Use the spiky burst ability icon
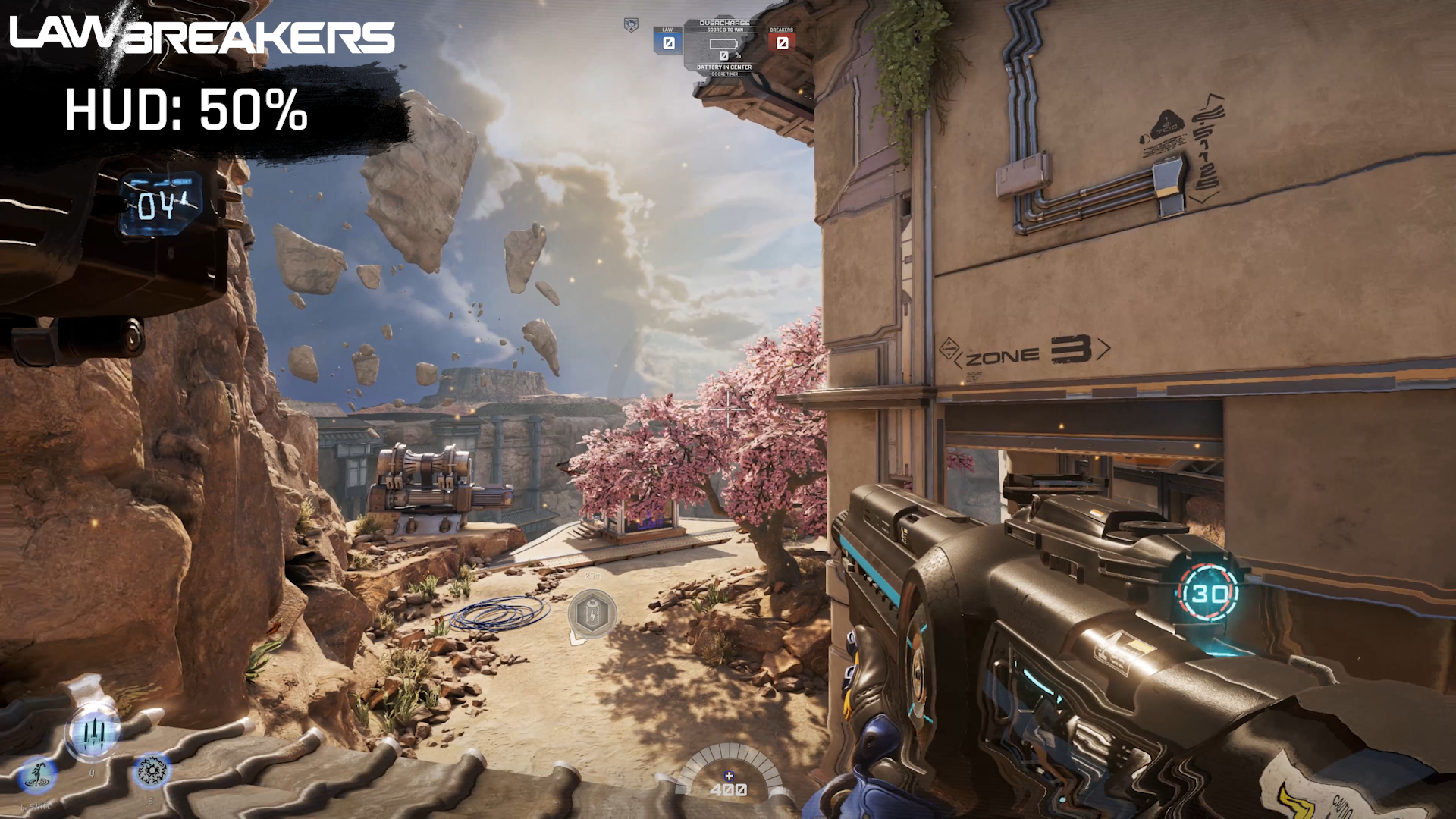 click(152, 771)
